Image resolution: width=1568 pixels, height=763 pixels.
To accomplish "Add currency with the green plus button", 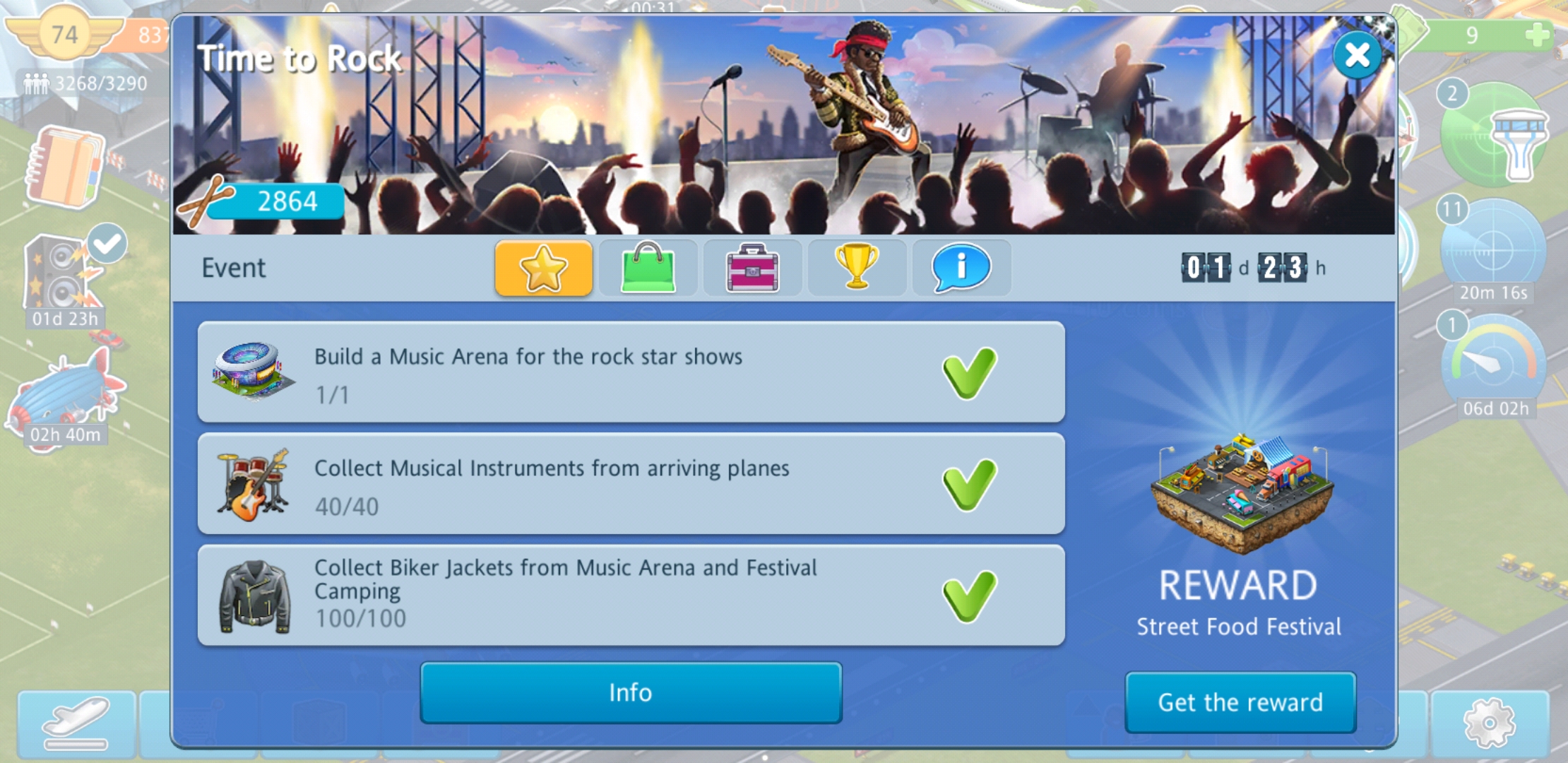I will click(x=1537, y=35).
